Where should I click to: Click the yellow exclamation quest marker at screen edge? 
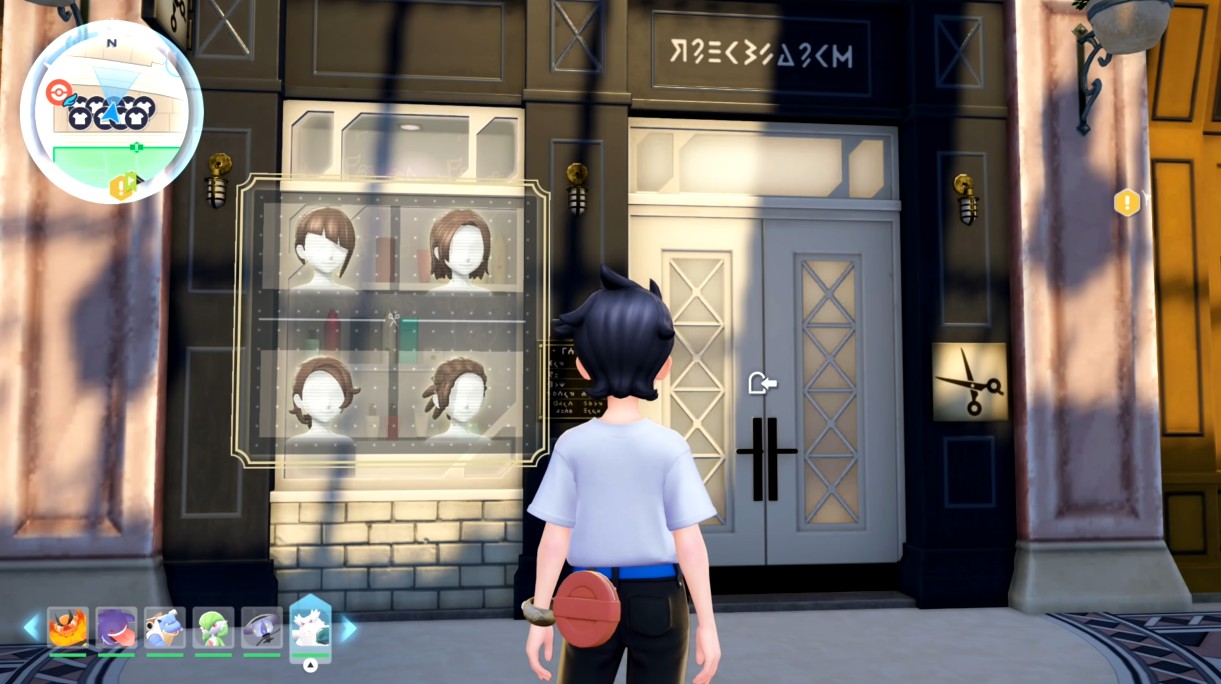(1127, 203)
